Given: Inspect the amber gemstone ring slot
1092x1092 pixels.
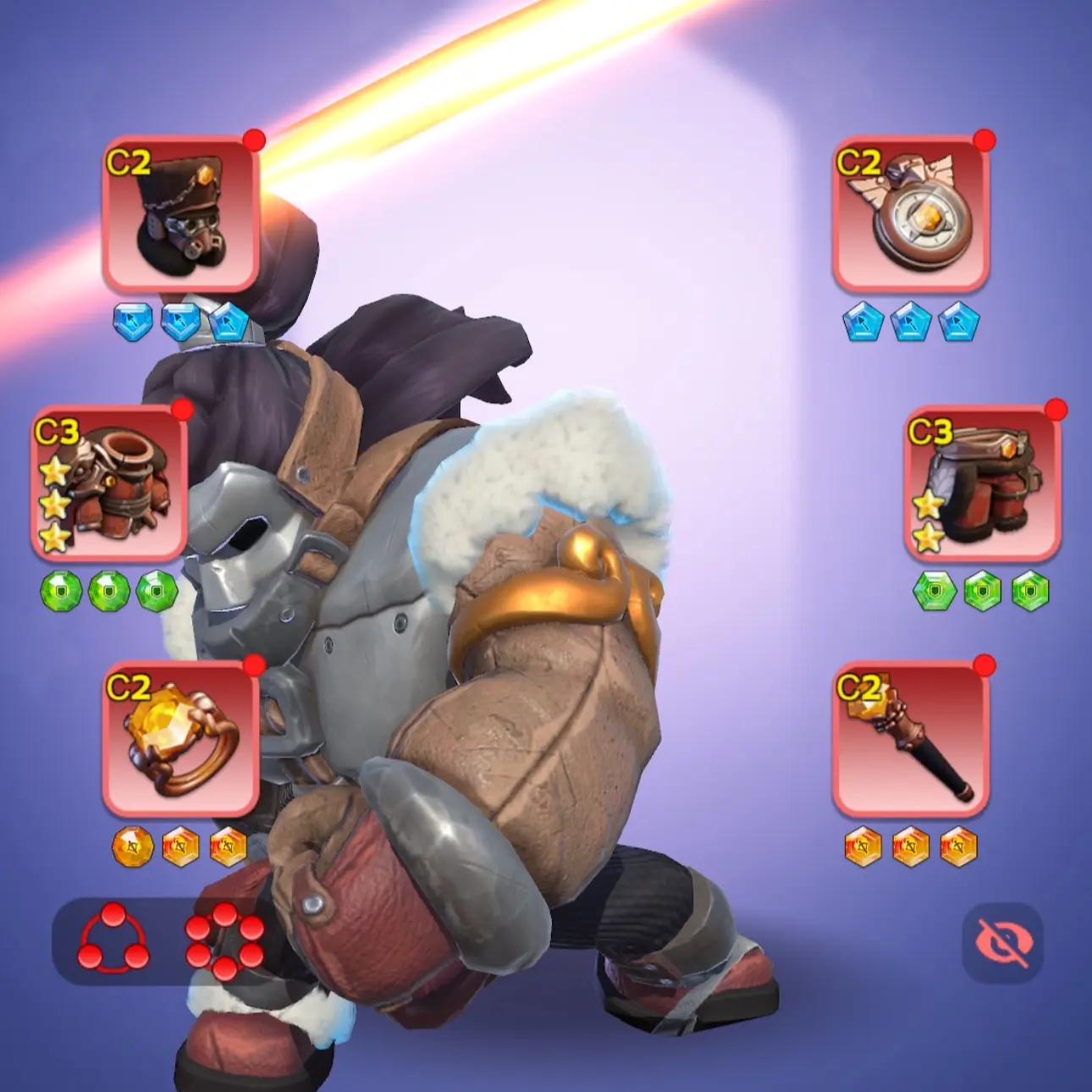Looking at the screenshot, I should tap(180, 740).
